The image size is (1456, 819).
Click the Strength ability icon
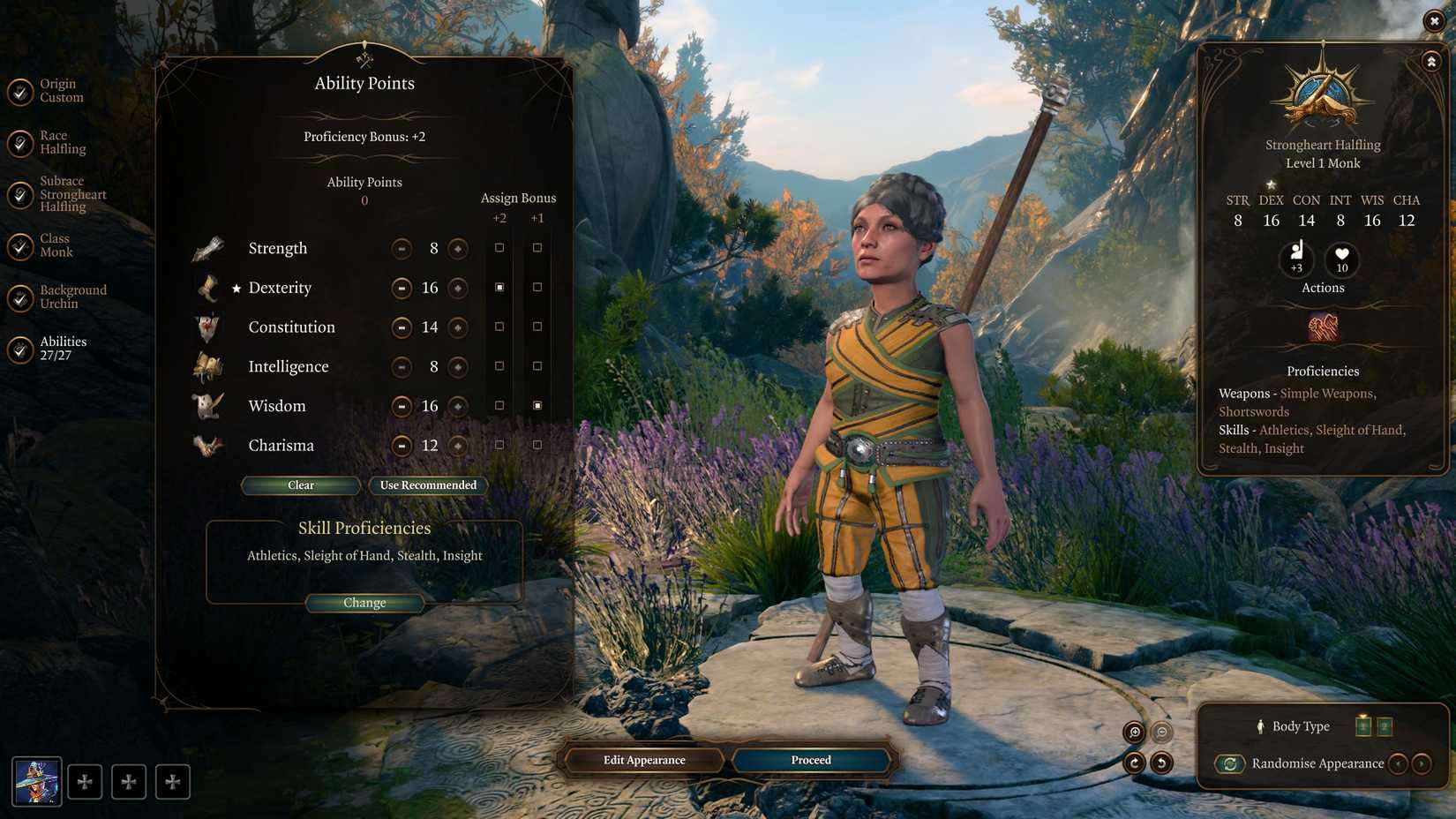pos(208,248)
